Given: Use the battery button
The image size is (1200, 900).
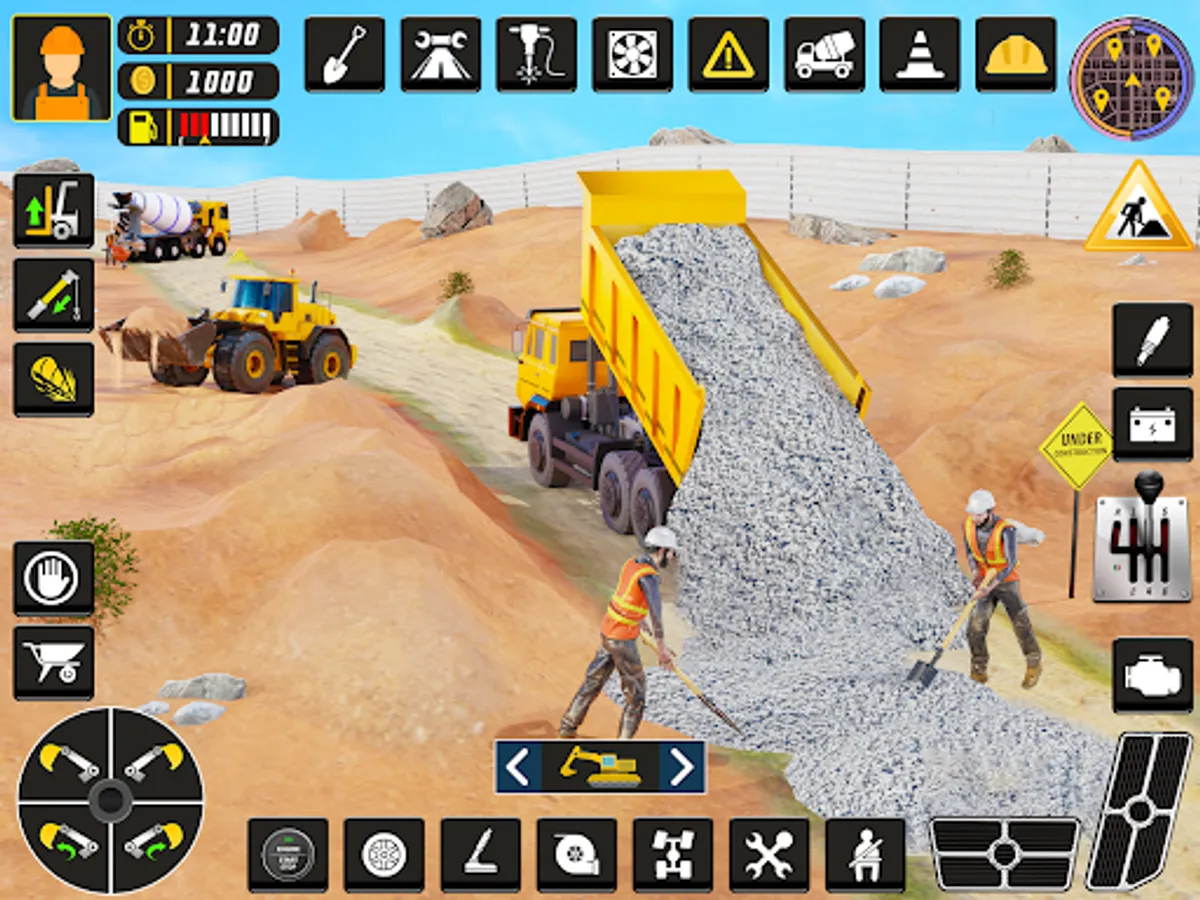Looking at the screenshot, I should pyautogui.click(x=1152, y=425).
